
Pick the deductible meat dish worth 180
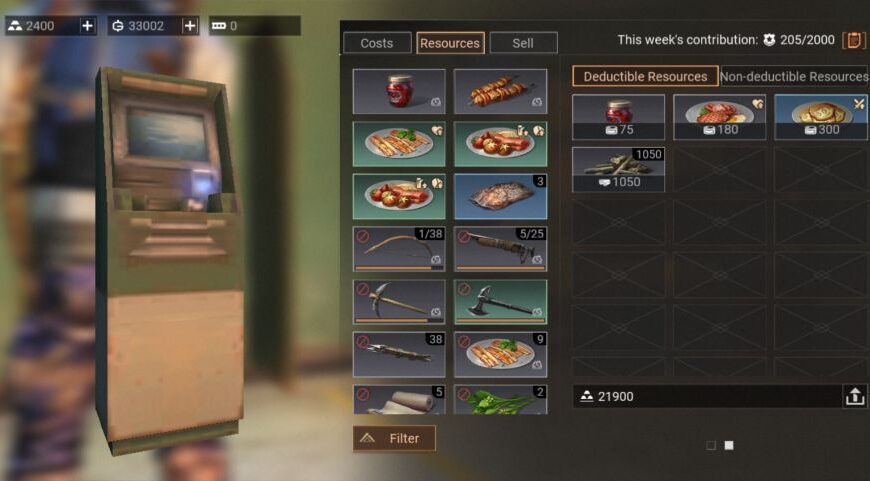(719, 116)
